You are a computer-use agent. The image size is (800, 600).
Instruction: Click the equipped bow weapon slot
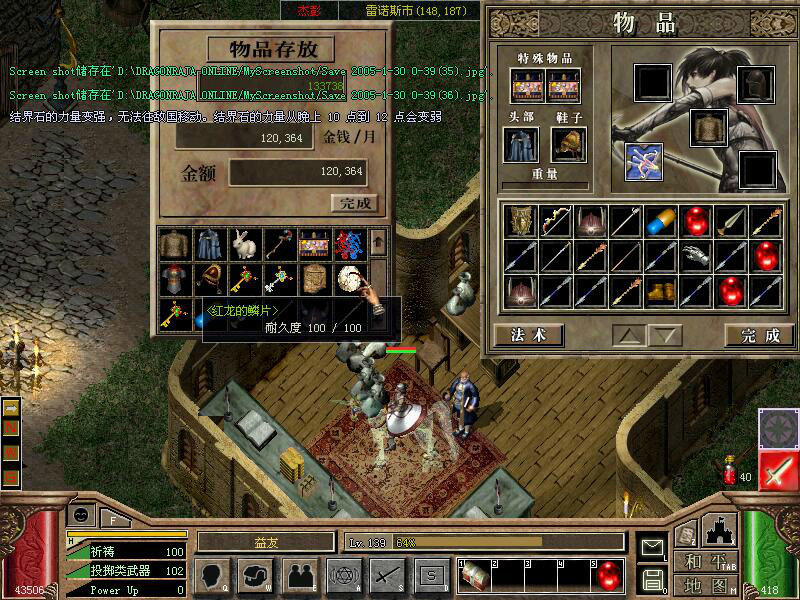644,161
